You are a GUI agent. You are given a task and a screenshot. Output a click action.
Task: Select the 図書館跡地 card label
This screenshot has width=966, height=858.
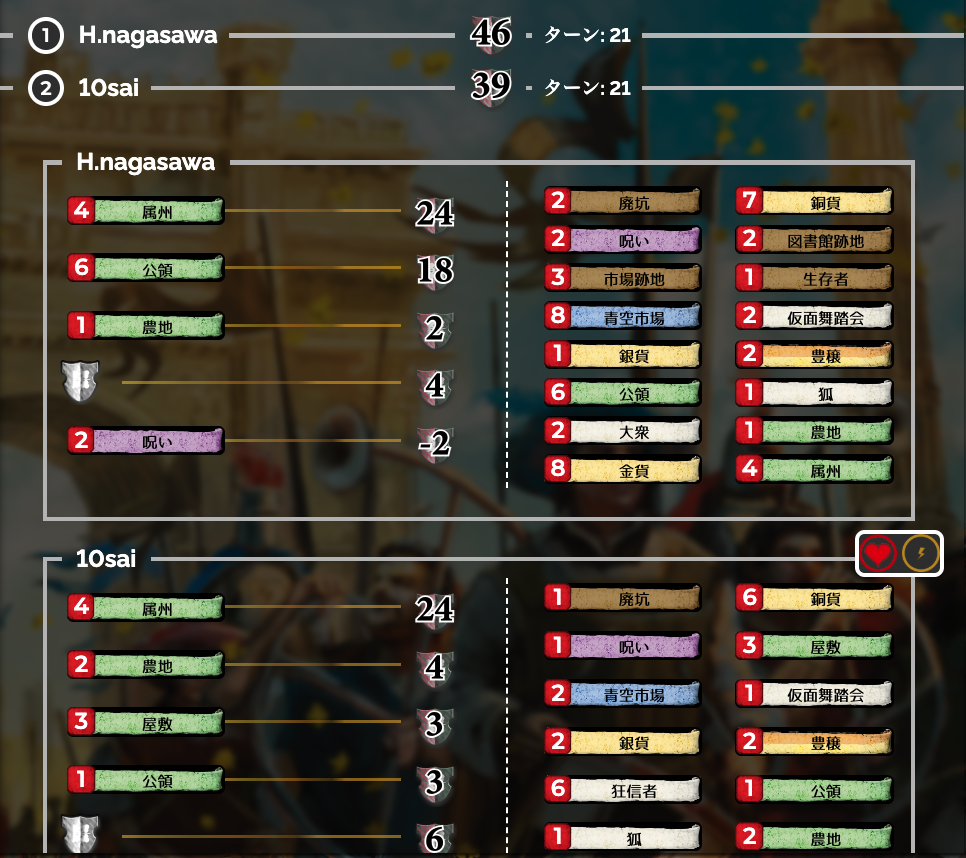tap(826, 240)
